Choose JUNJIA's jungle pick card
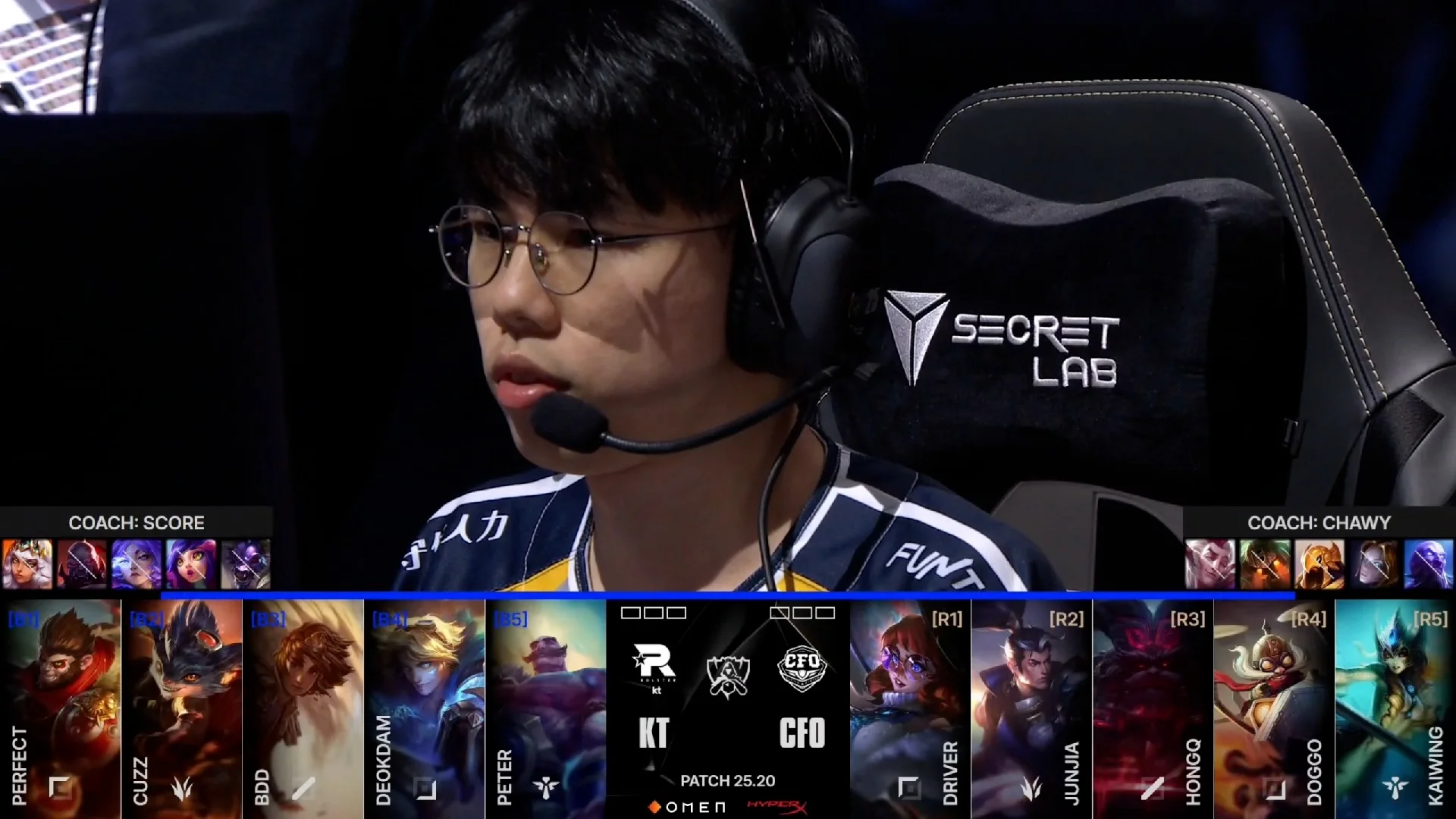The width and height of the screenshot is (1456, 819). (1031, 705)
